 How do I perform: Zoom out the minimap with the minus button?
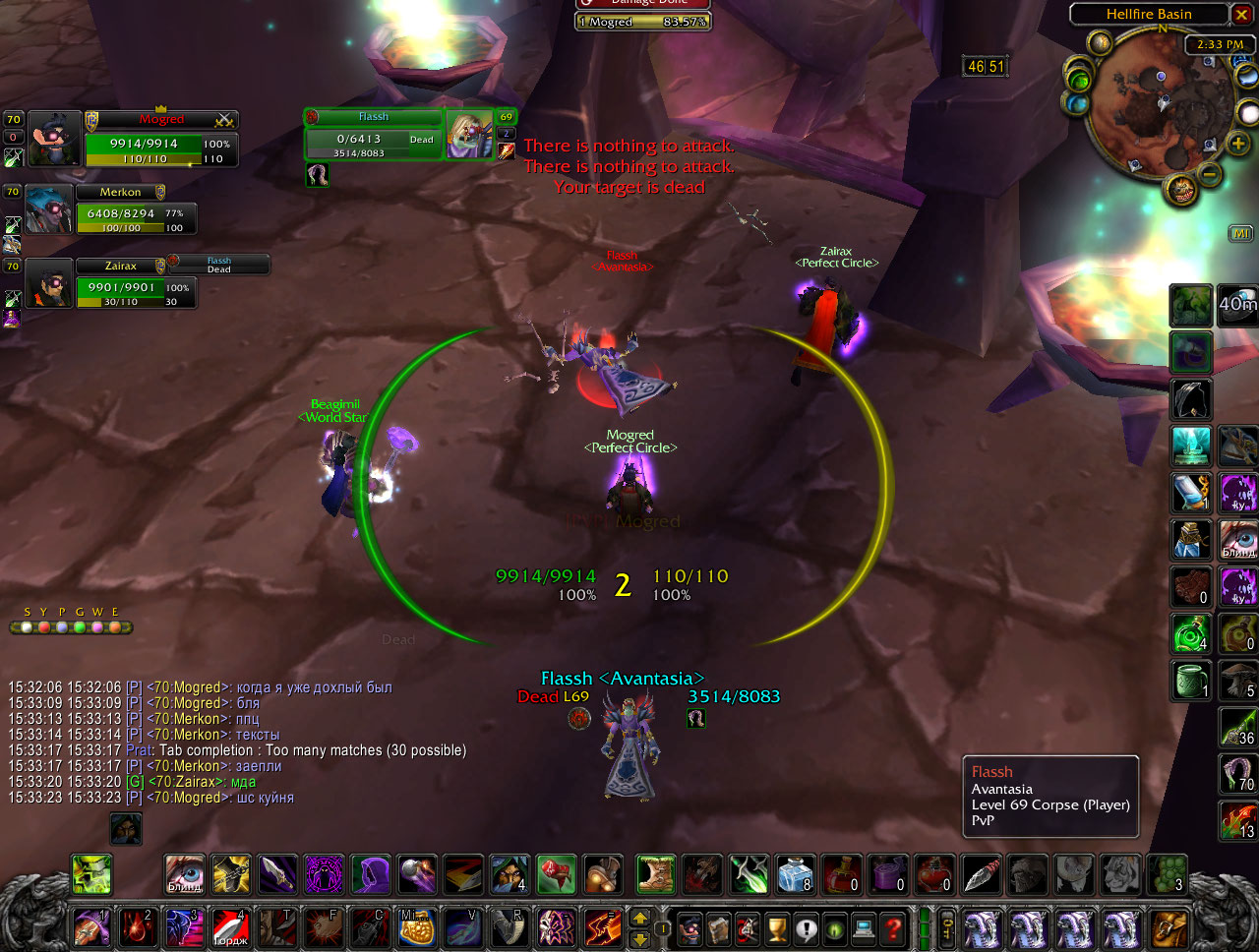1210,175
